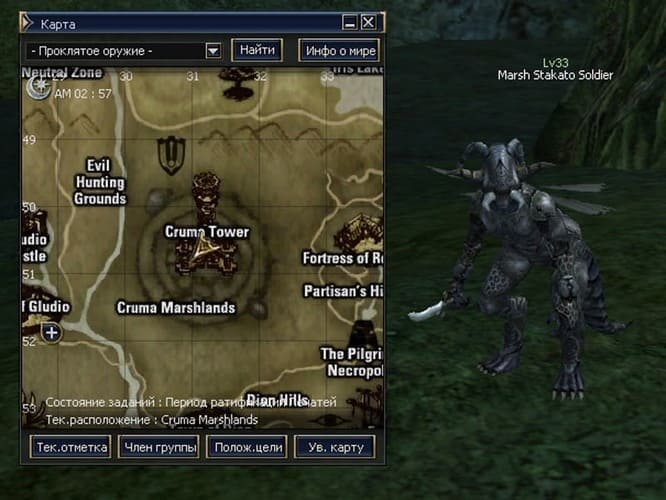Close the Карта map window
This screenshot has width=666, height=500.
tap(368, 22)
